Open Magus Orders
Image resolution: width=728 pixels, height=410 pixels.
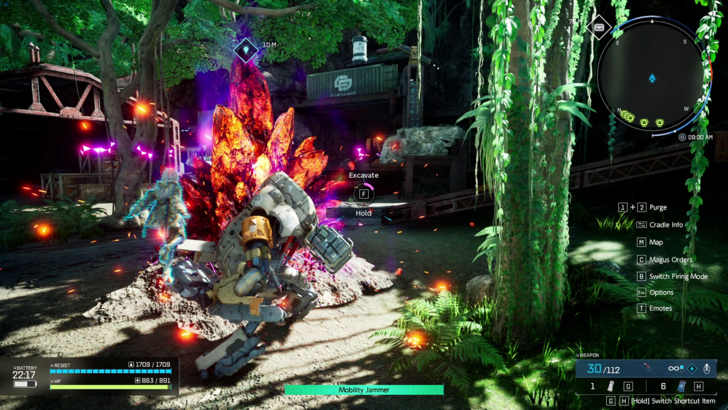pos(670,259)
